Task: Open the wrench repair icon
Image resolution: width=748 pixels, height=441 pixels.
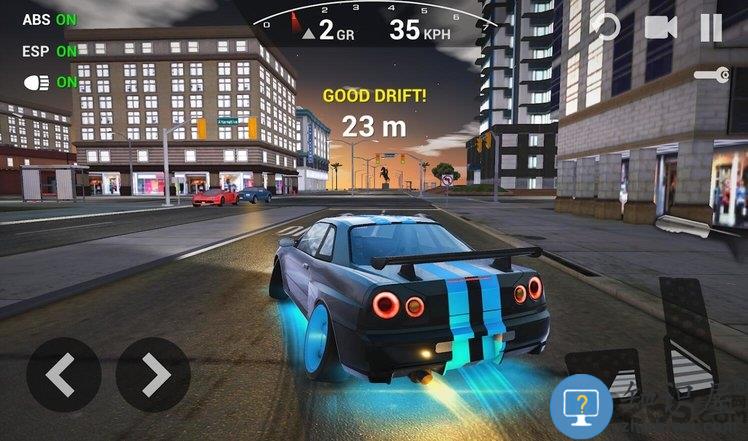Action: click(x=711, y=74)
